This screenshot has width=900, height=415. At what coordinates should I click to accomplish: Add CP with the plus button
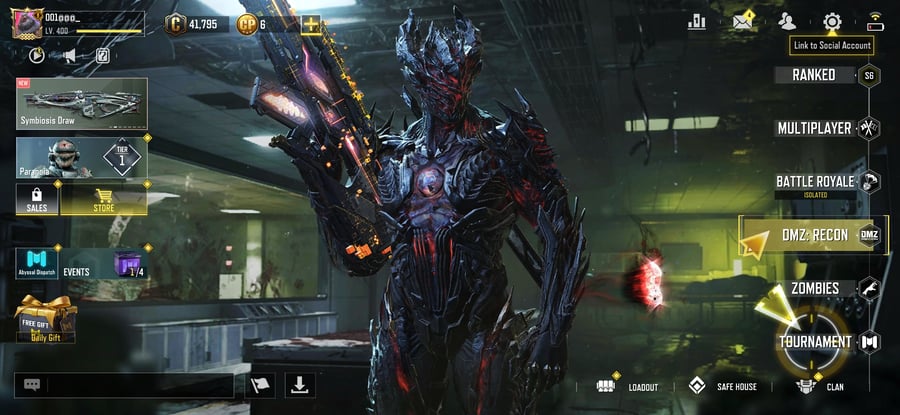point(311,23)
